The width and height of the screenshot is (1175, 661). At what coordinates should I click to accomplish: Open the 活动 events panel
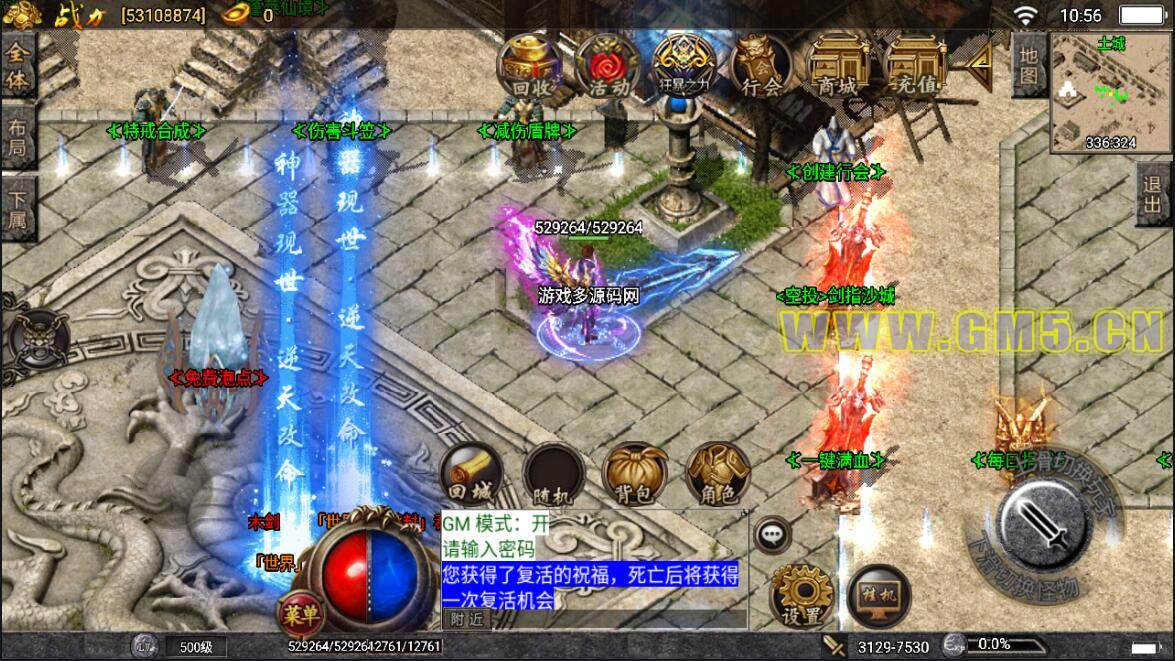pos(608,66)
